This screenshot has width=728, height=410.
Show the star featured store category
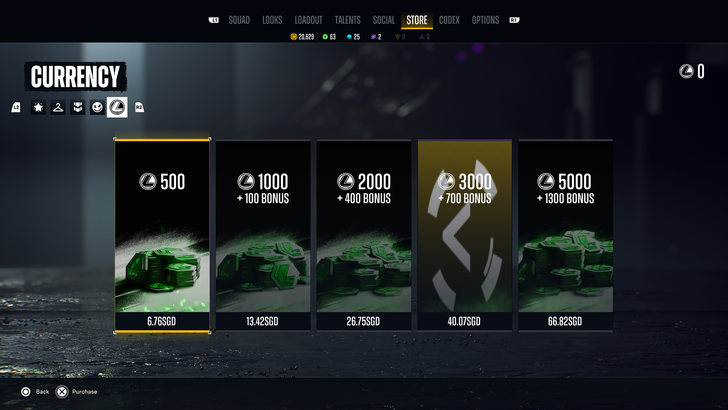tap(38, 107)
